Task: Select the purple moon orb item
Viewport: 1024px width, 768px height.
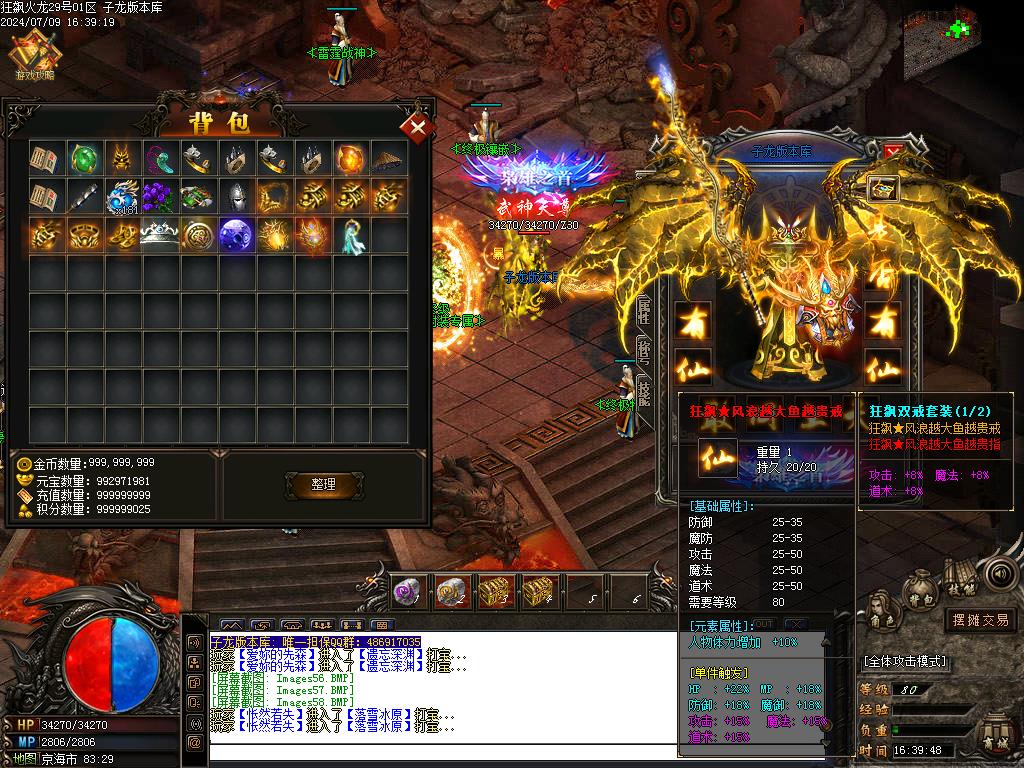Action: 236,234
